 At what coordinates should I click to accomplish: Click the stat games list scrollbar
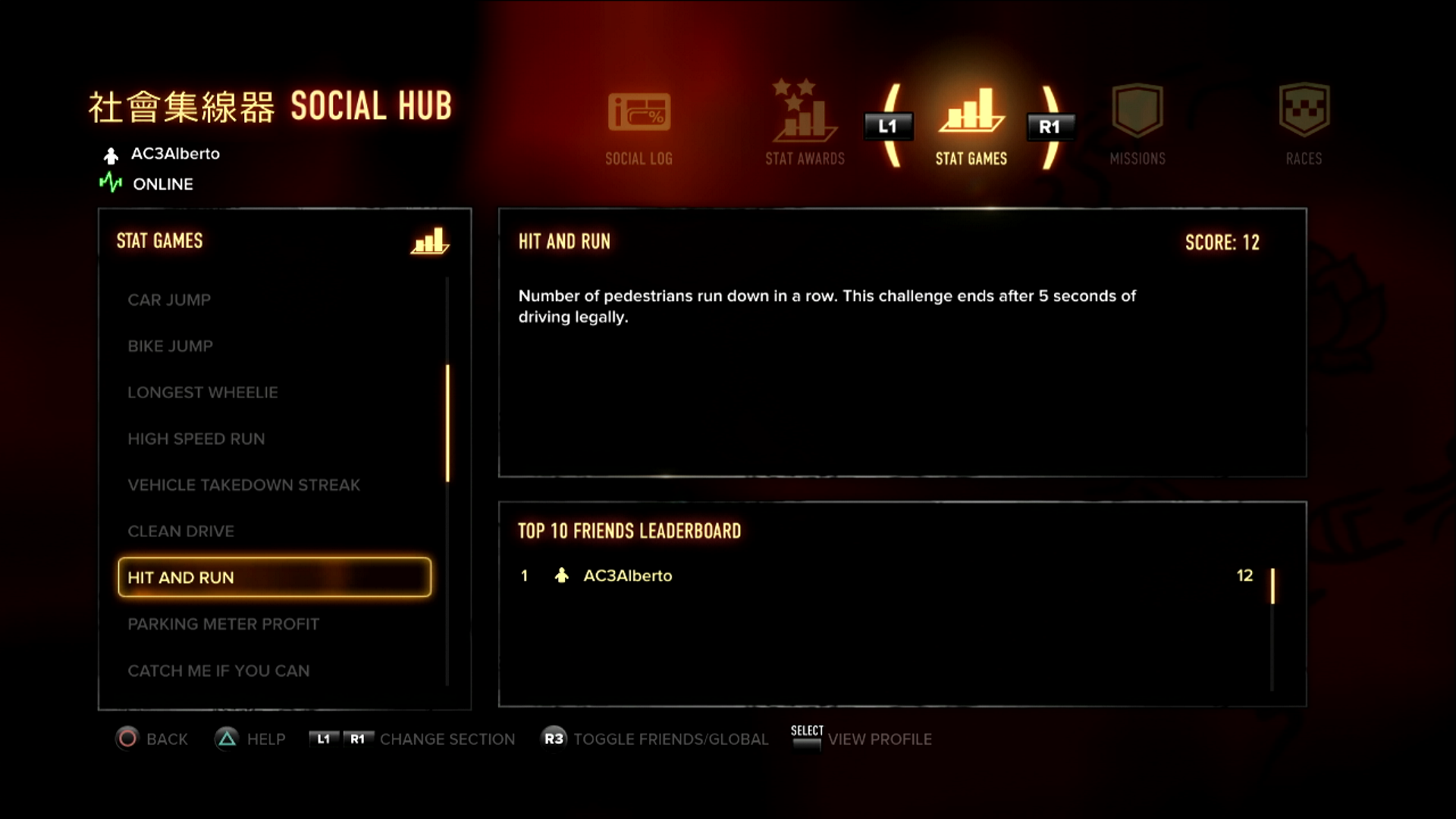coord(447,423)
